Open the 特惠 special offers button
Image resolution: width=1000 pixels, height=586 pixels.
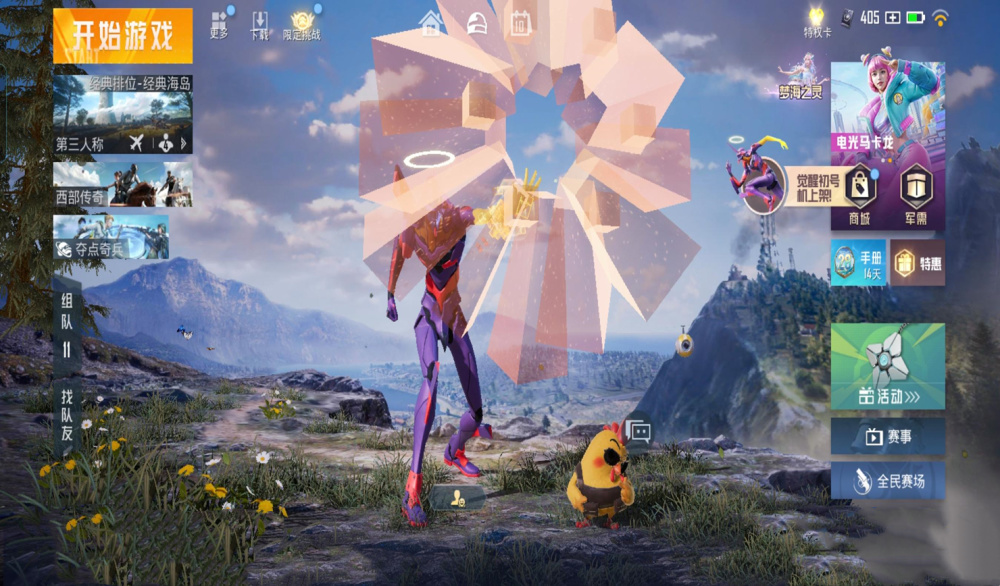(x=918, y=262)
